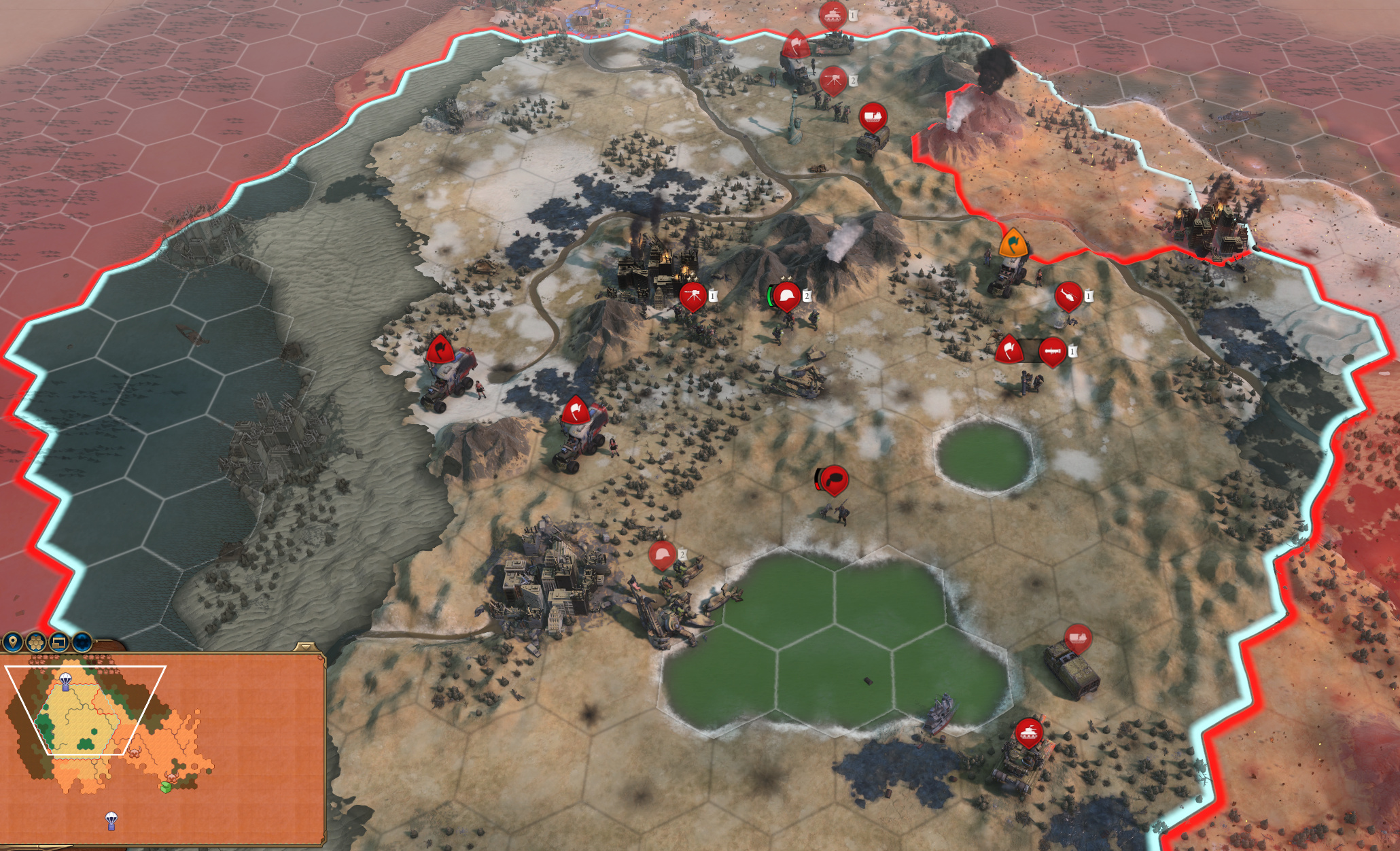Collapse the minimap with the gold arrow tab

point(305,646)
